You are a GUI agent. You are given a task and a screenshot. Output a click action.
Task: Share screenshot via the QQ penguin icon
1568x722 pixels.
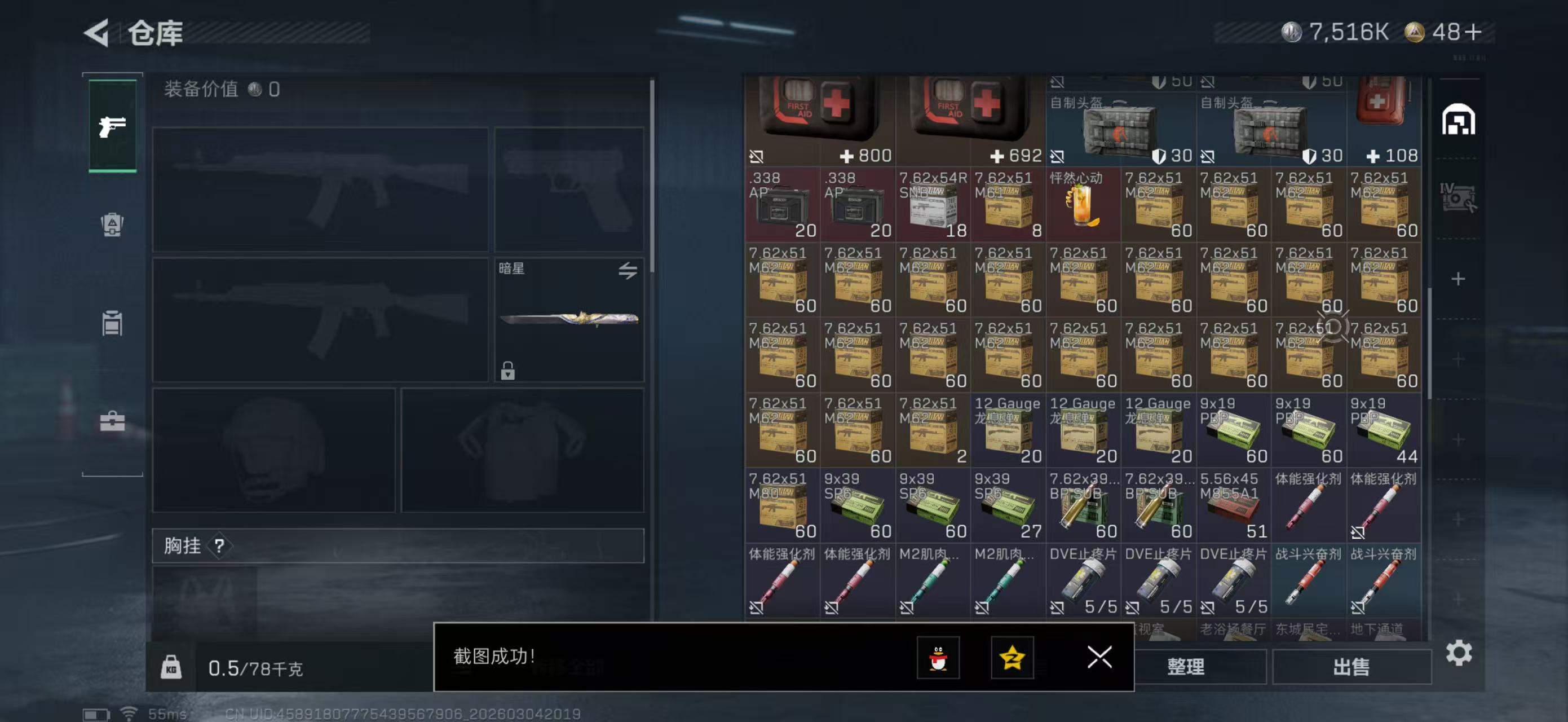pos(939,658)
